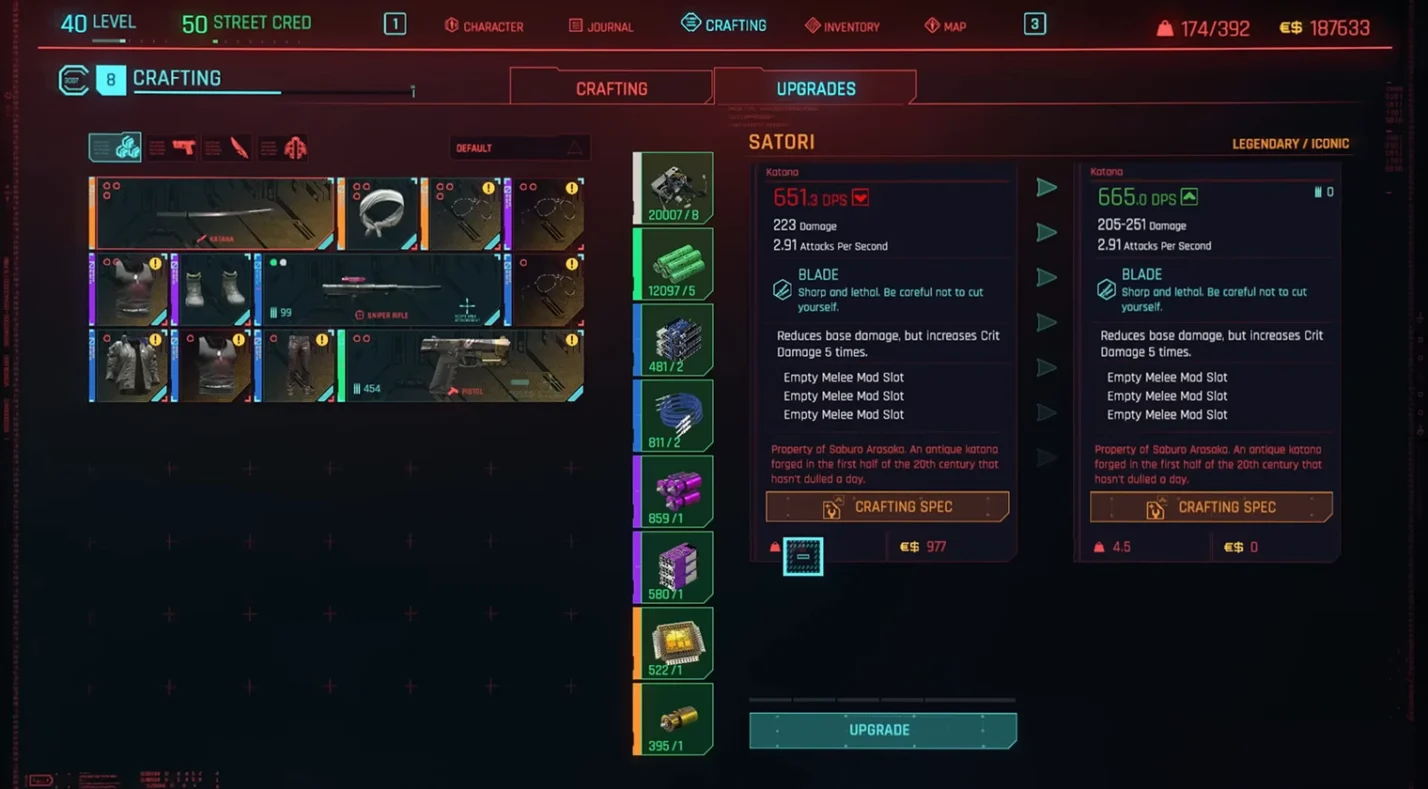Viewport: 1428px width, 789px height.
Task: Select the Satori katana slot
Action: click(213, 214)
